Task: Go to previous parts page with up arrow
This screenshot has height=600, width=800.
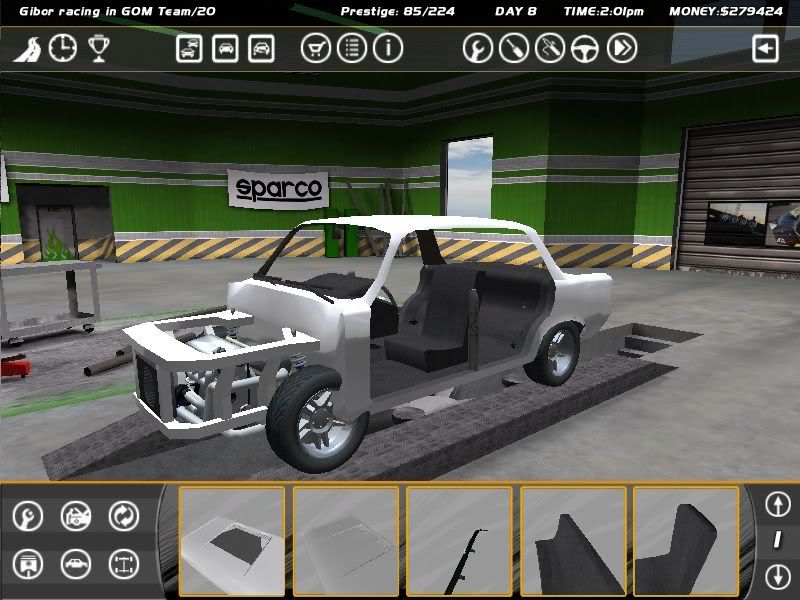Action: coord(777,503)
